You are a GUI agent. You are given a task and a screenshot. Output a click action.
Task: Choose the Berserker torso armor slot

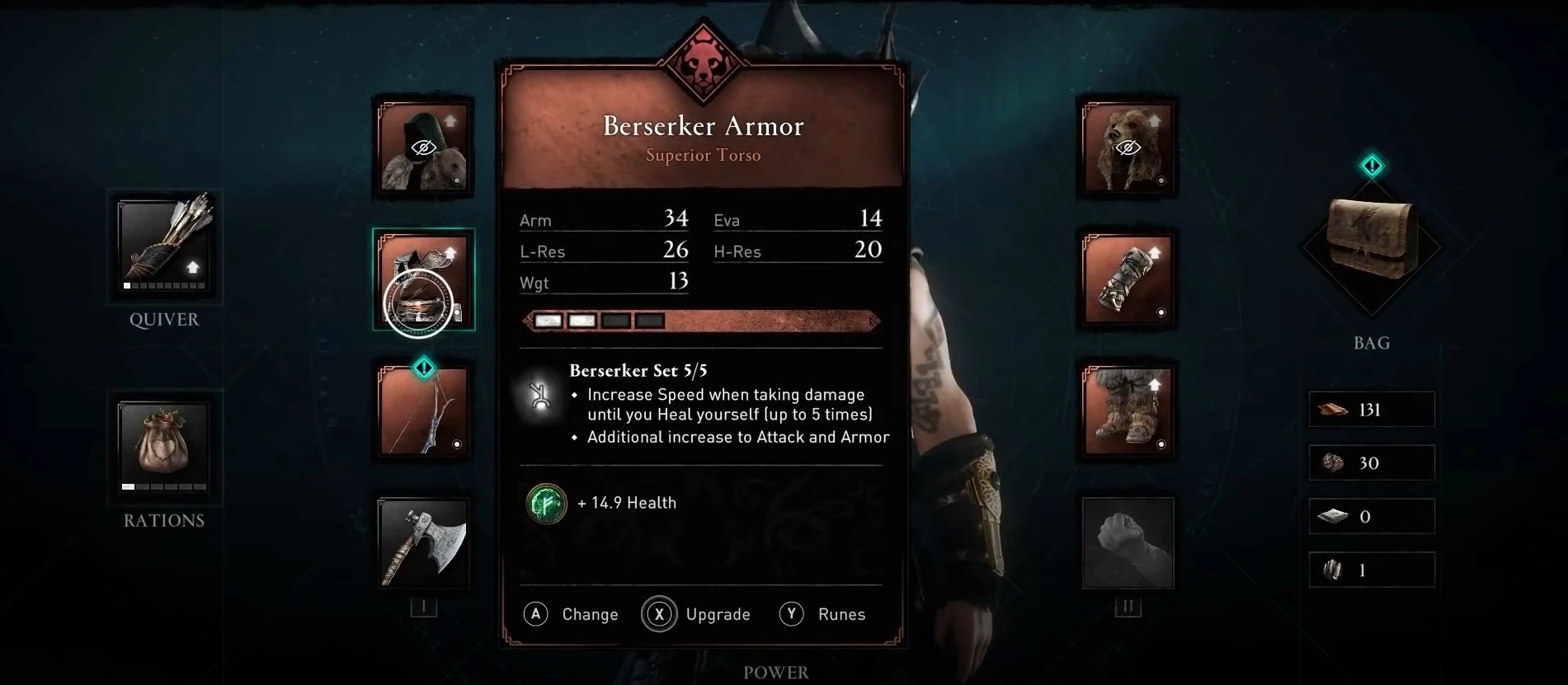[423, 279]
